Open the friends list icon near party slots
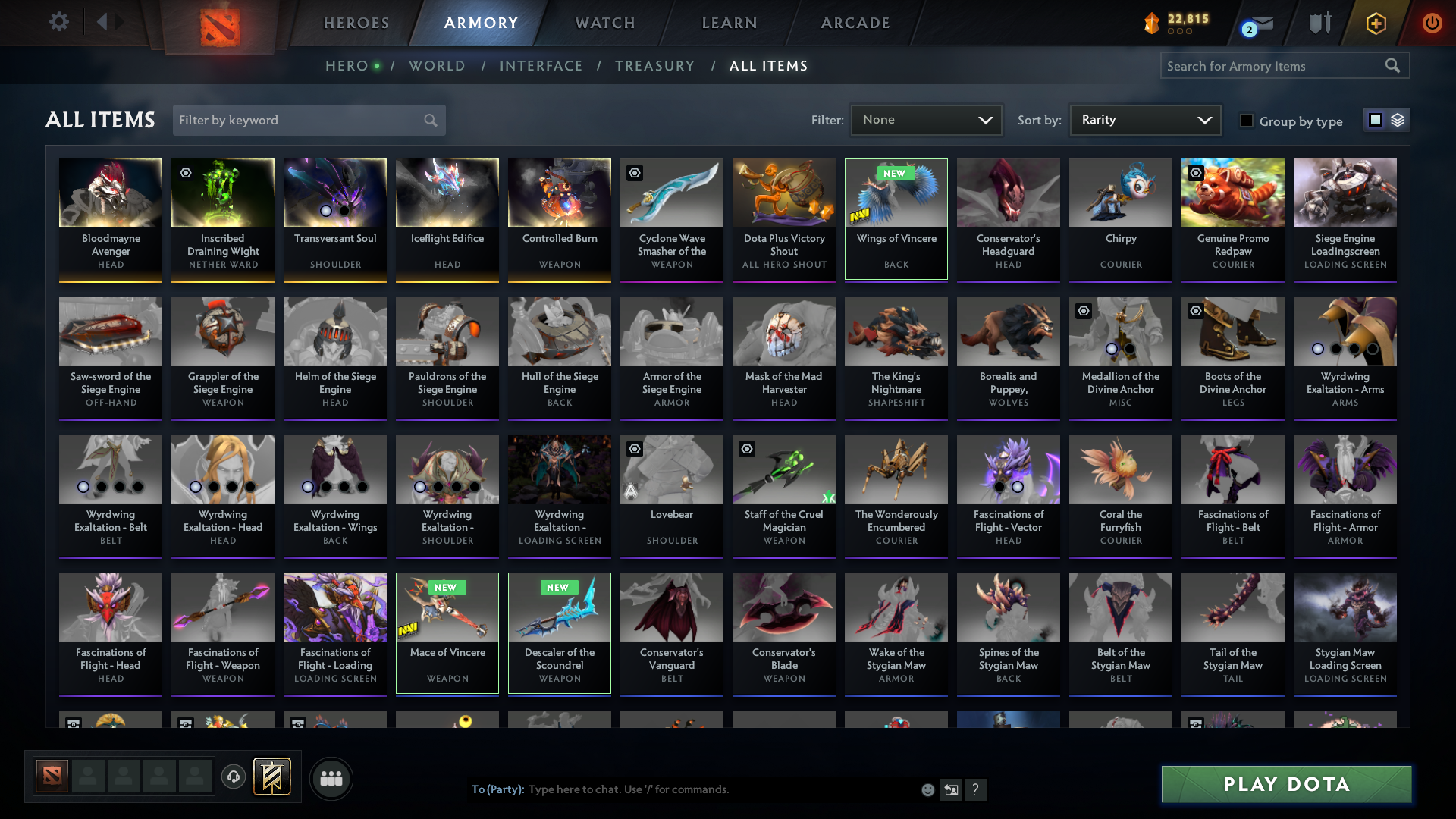Image resolution: width=1456 pixels, height=819 pixels. coord(331,778)
